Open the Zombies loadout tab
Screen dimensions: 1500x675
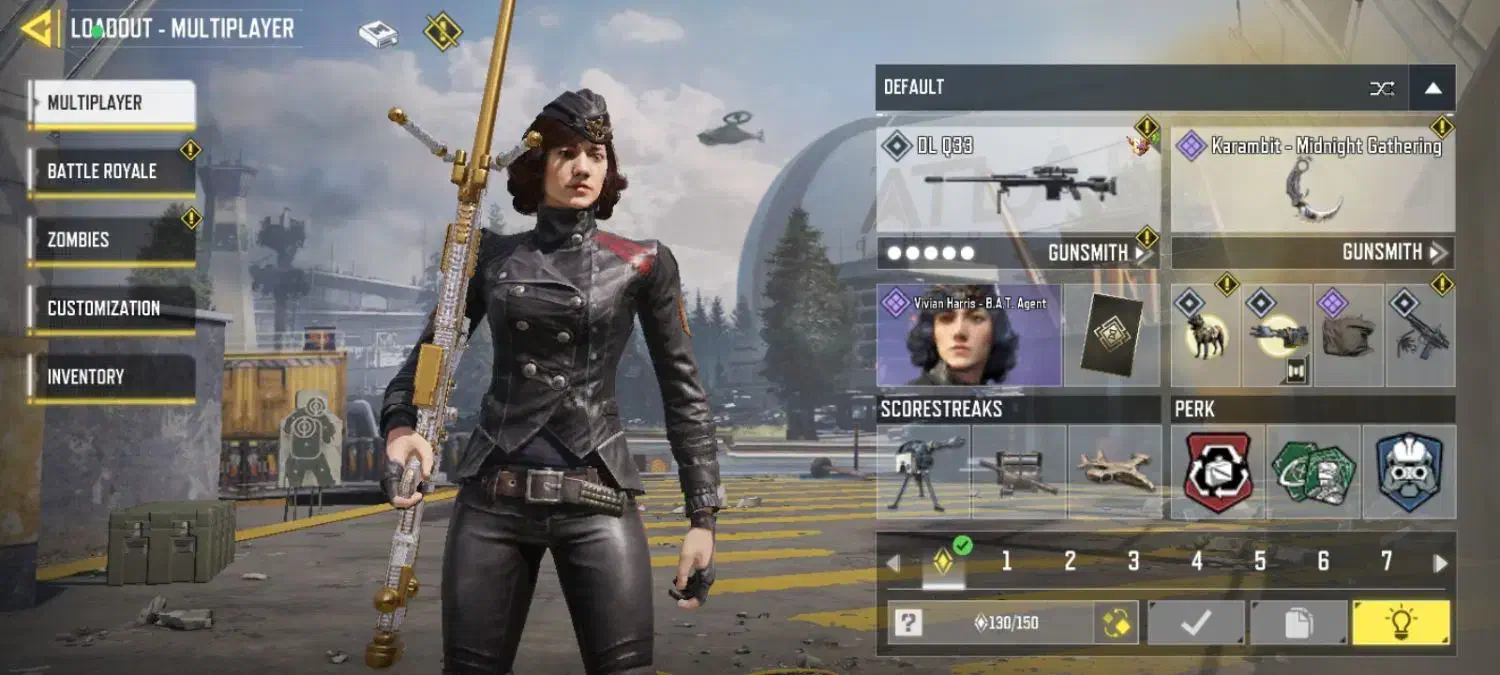(110, 240)
